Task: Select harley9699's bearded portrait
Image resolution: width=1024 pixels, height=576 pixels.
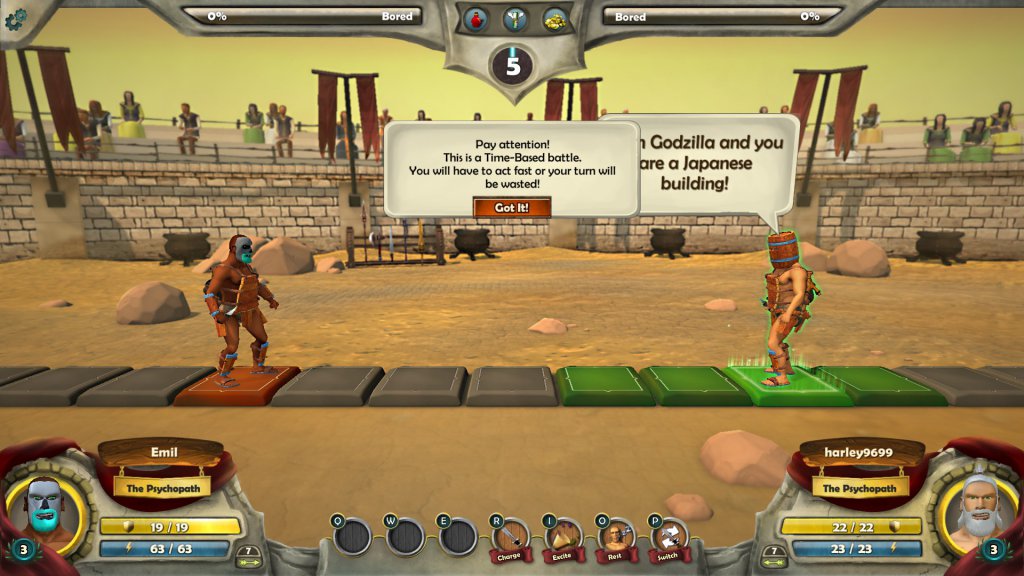Action: (x=975, y=506)
